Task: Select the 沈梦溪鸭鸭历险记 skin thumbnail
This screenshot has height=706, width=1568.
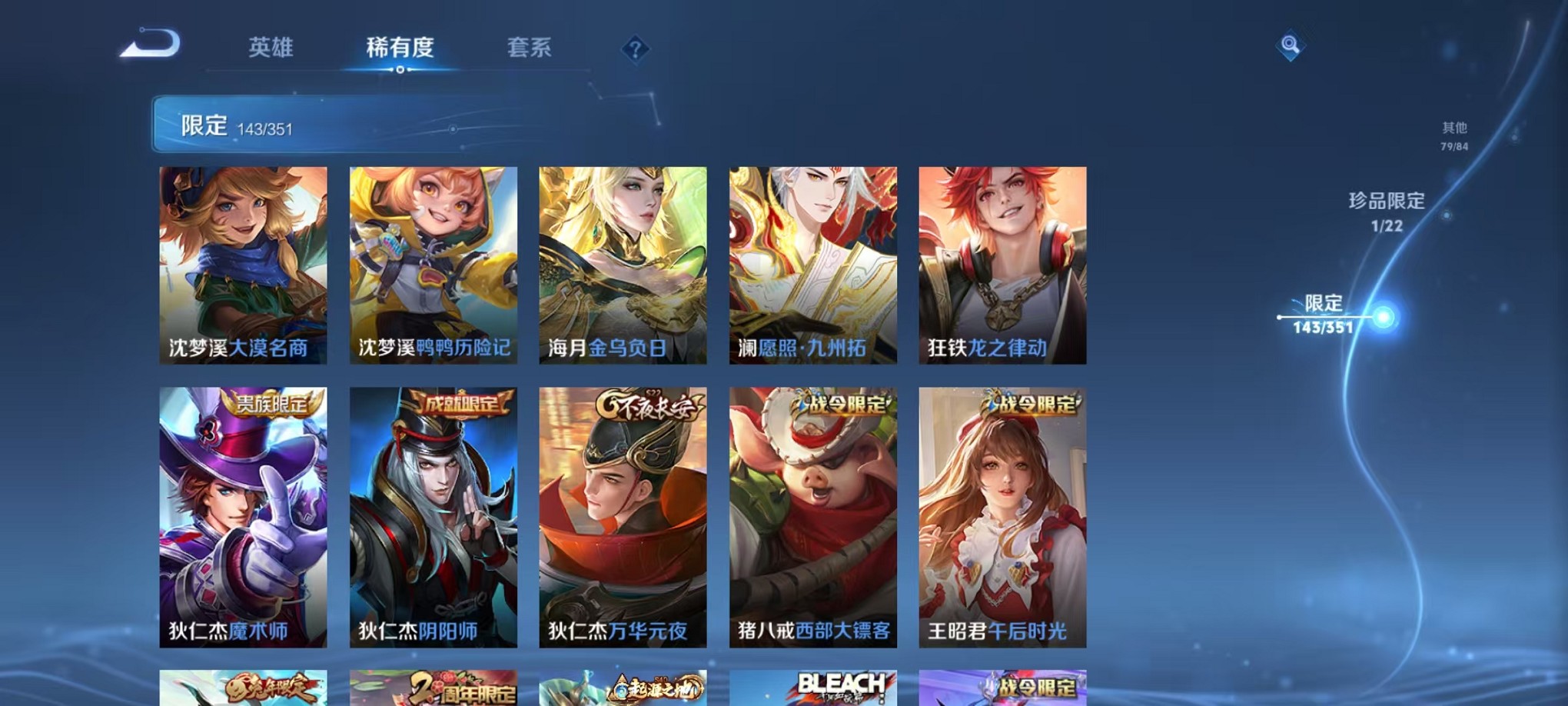Action: point(431,265)
